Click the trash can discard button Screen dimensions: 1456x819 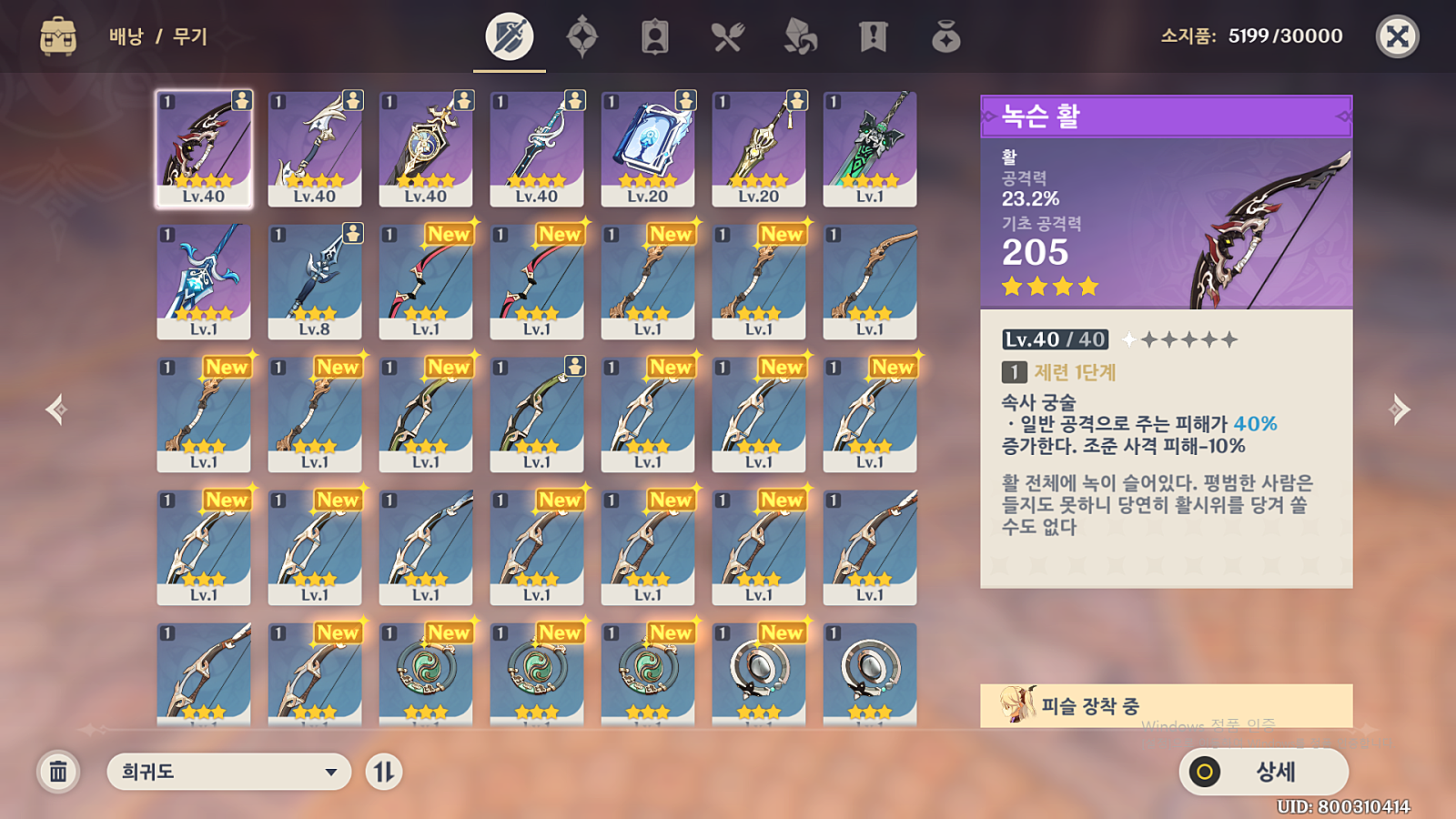58,772
